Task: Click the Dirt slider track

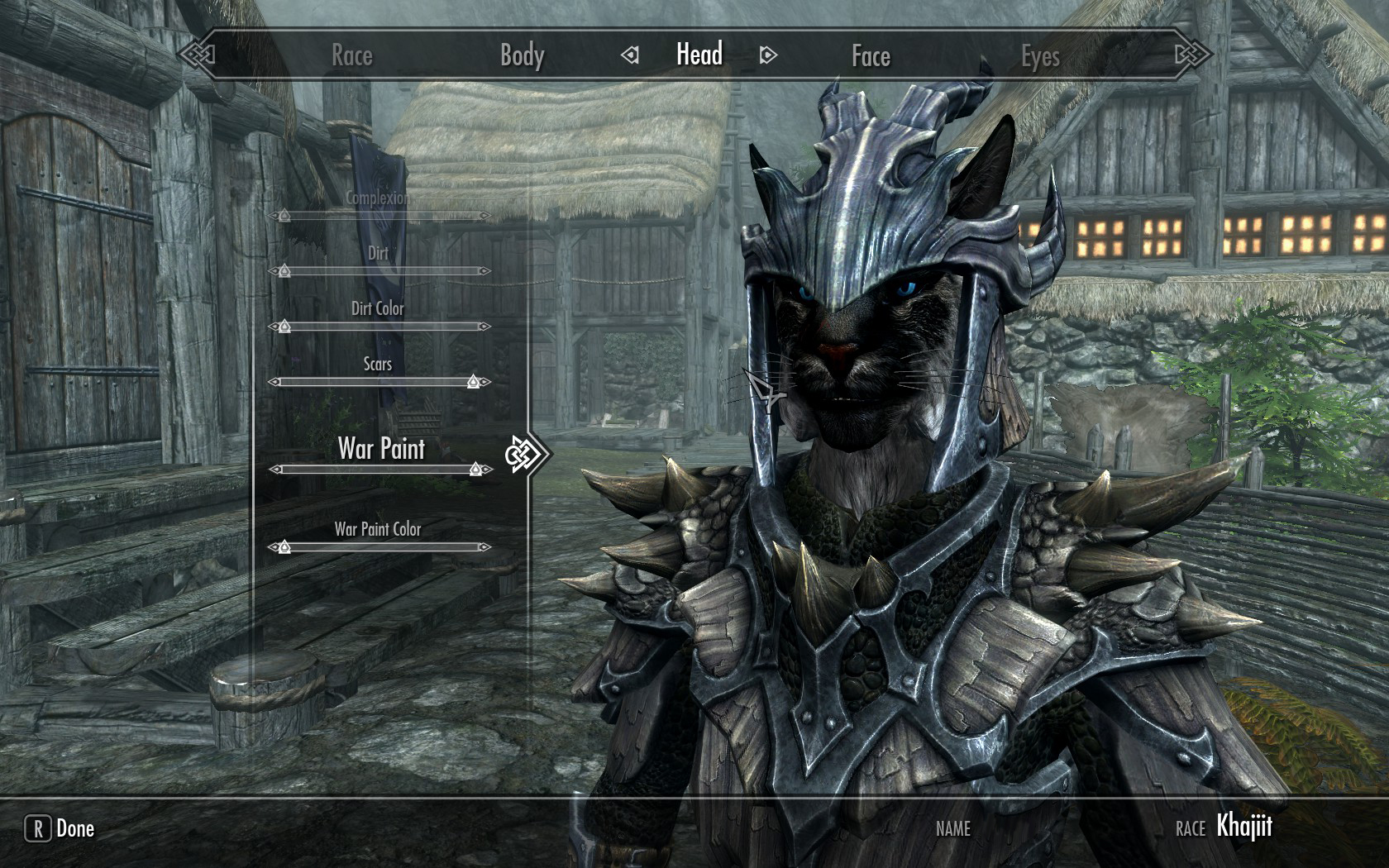Action: click(x=379, y=271)
